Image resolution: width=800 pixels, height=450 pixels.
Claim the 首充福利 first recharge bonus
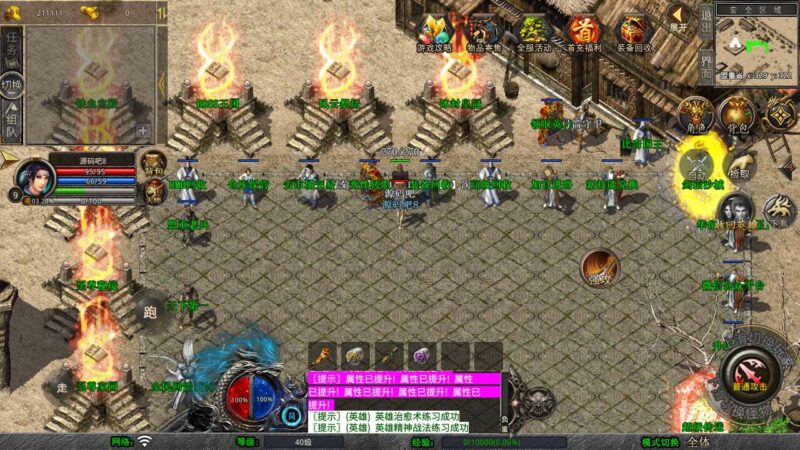pos(582,31)
